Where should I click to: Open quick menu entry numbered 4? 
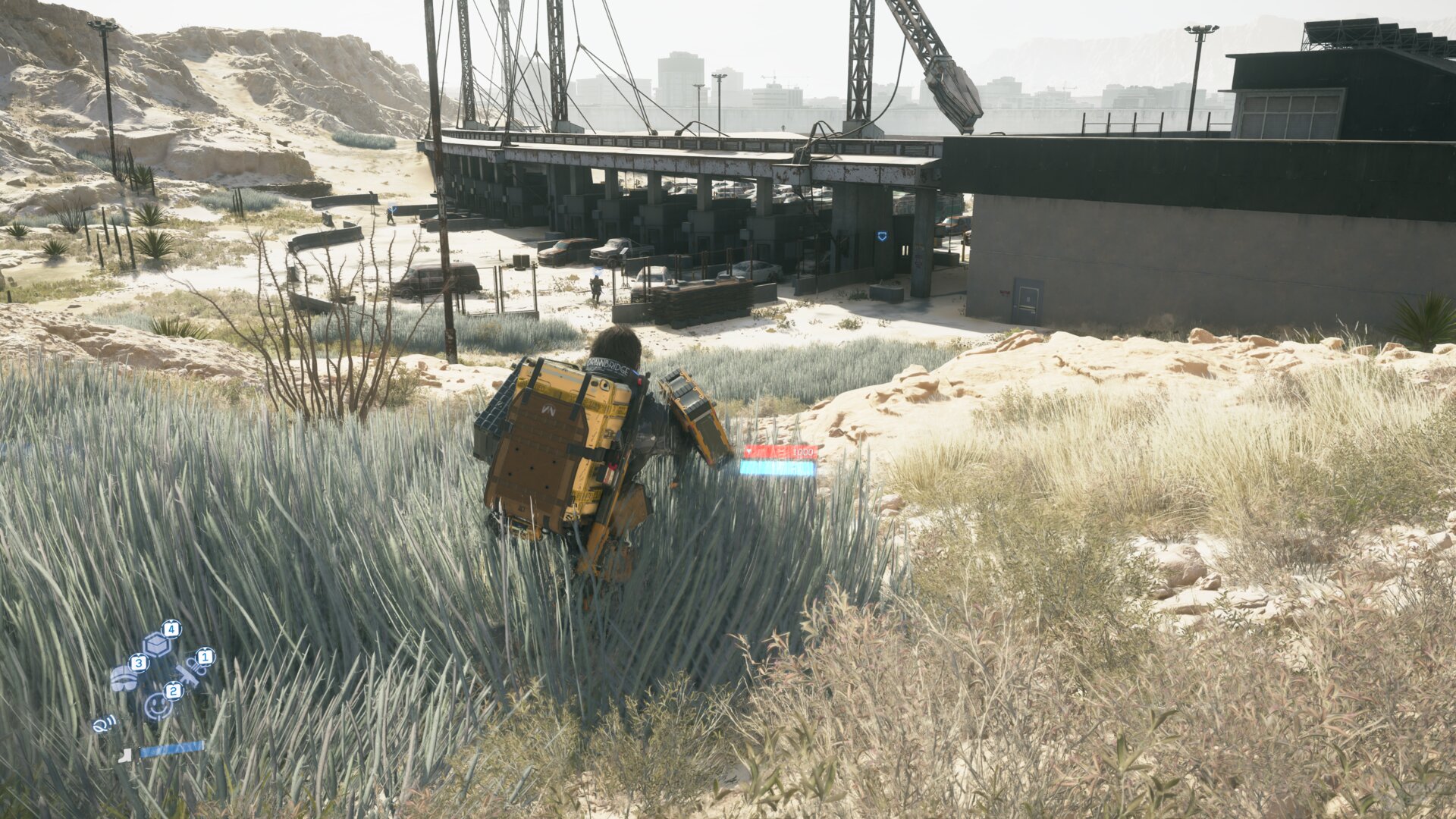click(x=171, y=629)
